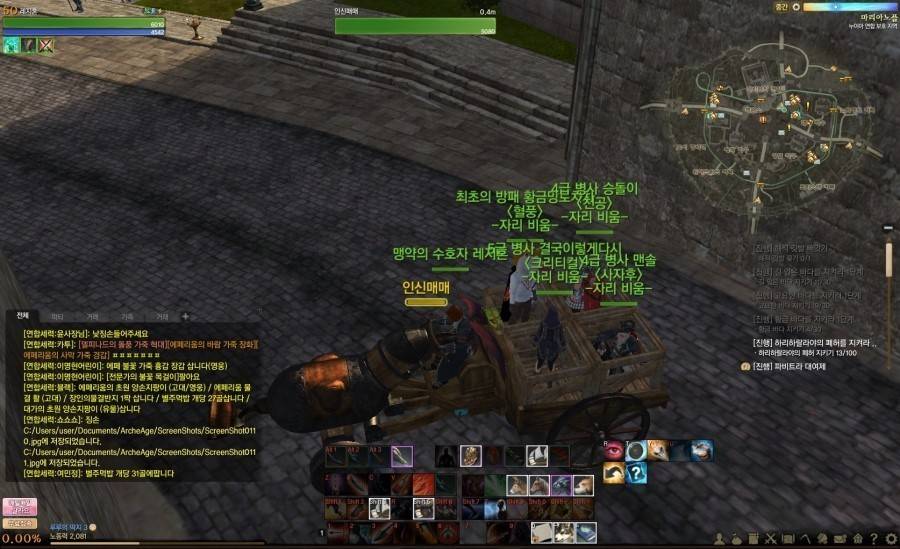Open the 파티 chat tab
900x549 pixels.
[57, 315]
